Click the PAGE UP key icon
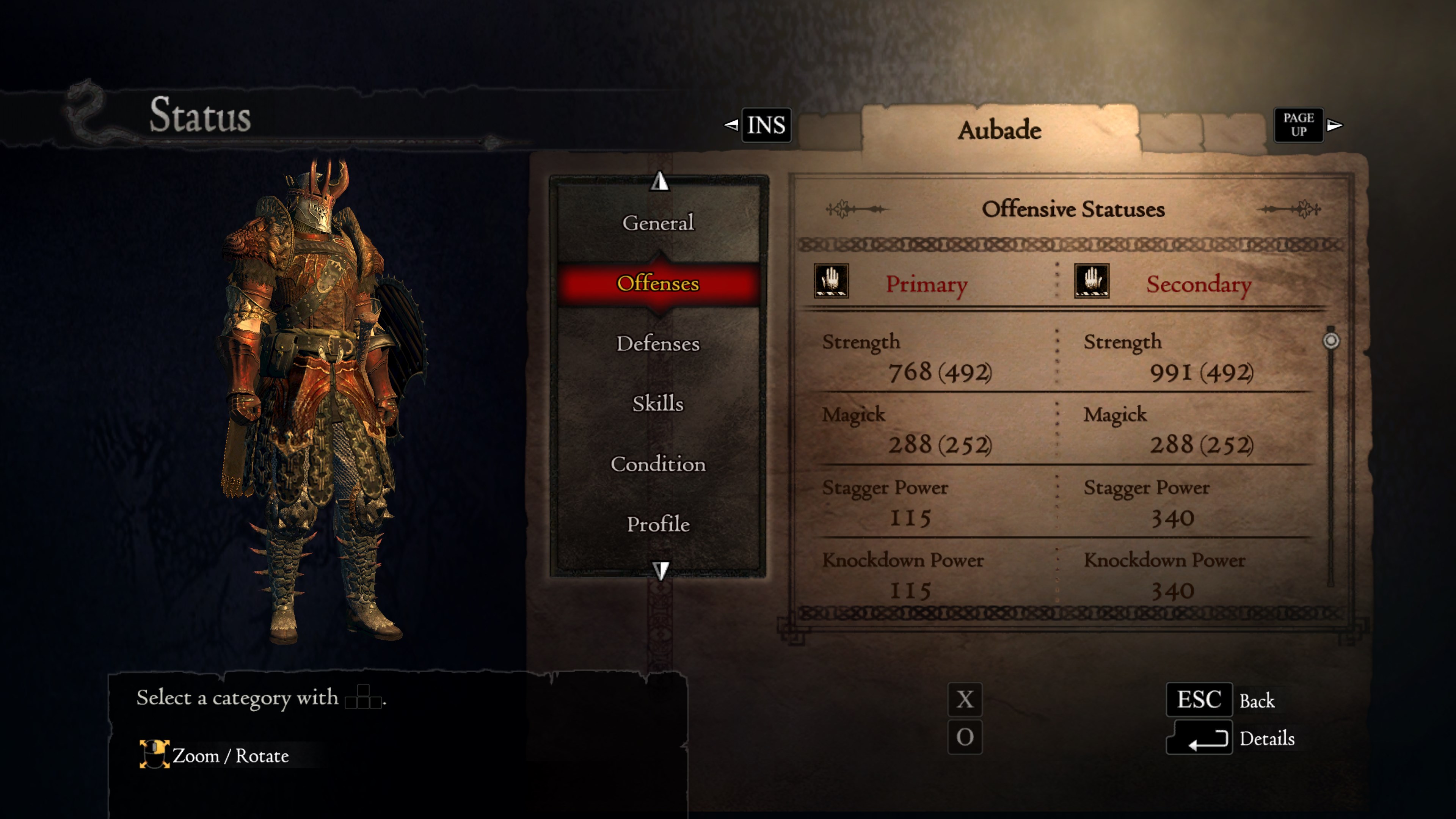Image resolution: width=1456 pixels, height=819 pixels. tap(1298, 124)
